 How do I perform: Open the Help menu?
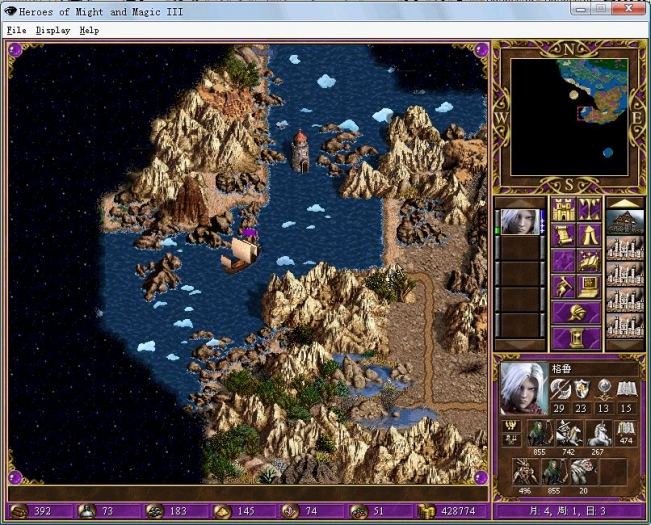90,30
